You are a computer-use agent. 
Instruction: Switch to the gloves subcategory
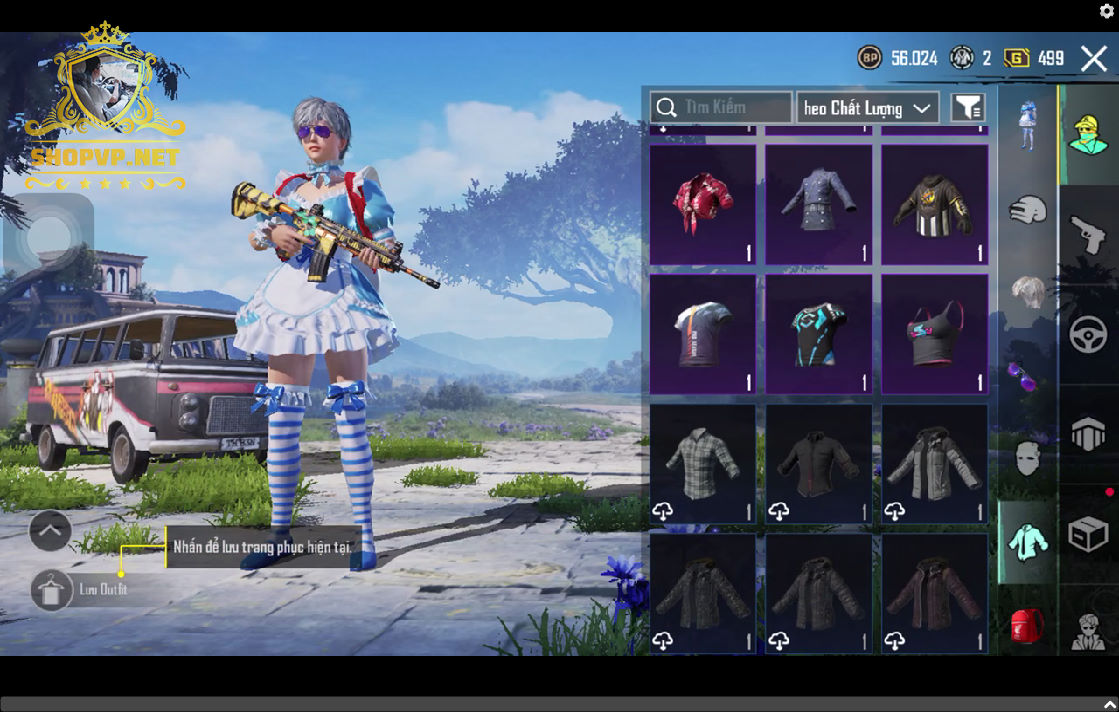(1027, 211)
